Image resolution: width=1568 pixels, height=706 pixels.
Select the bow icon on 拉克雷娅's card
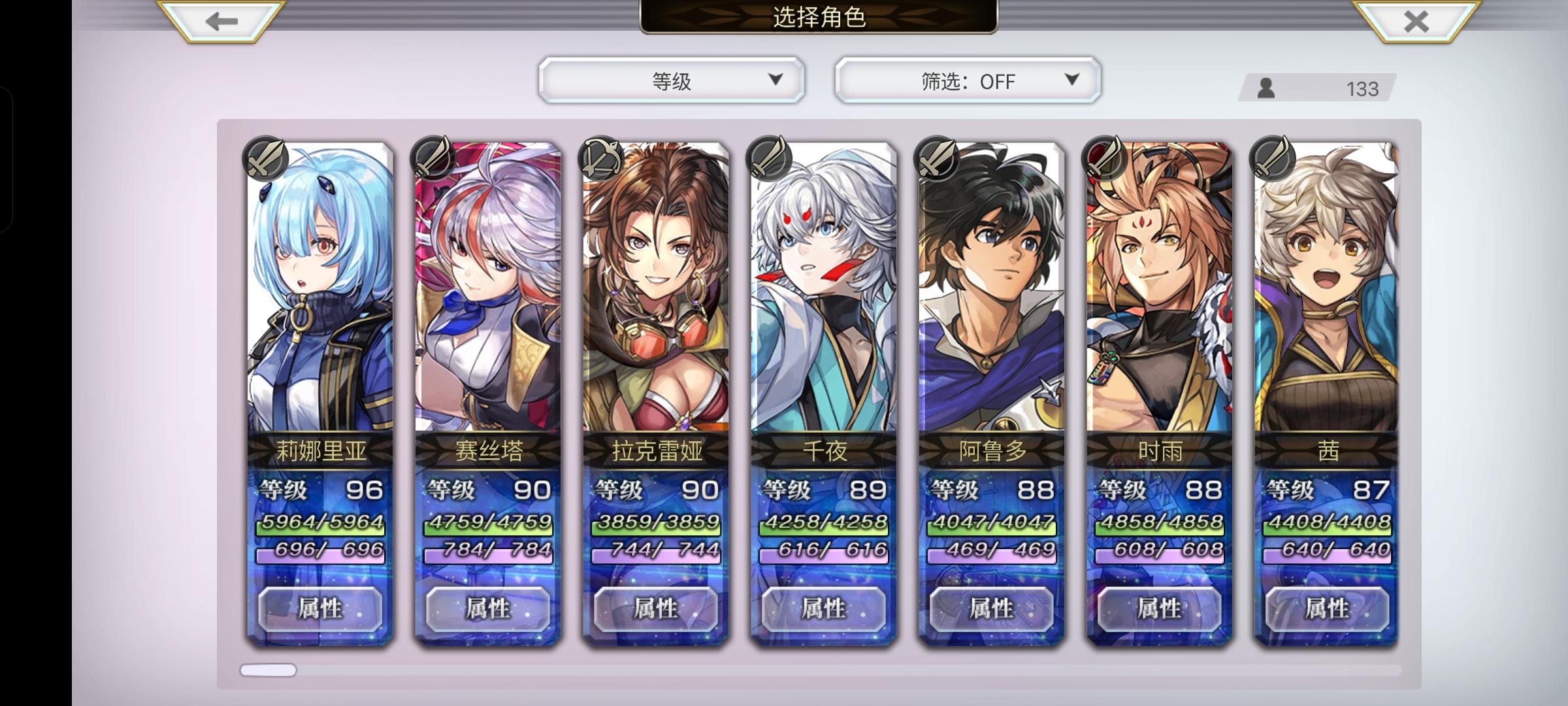click(x=601, y=159)
